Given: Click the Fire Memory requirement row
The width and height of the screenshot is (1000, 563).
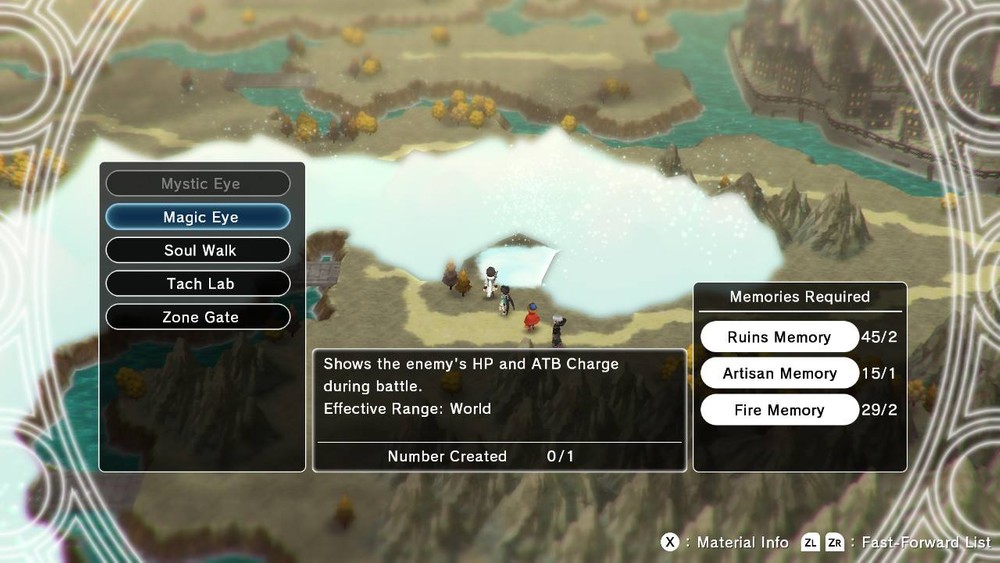Looking at the screenshot, I should pos(779,410).
